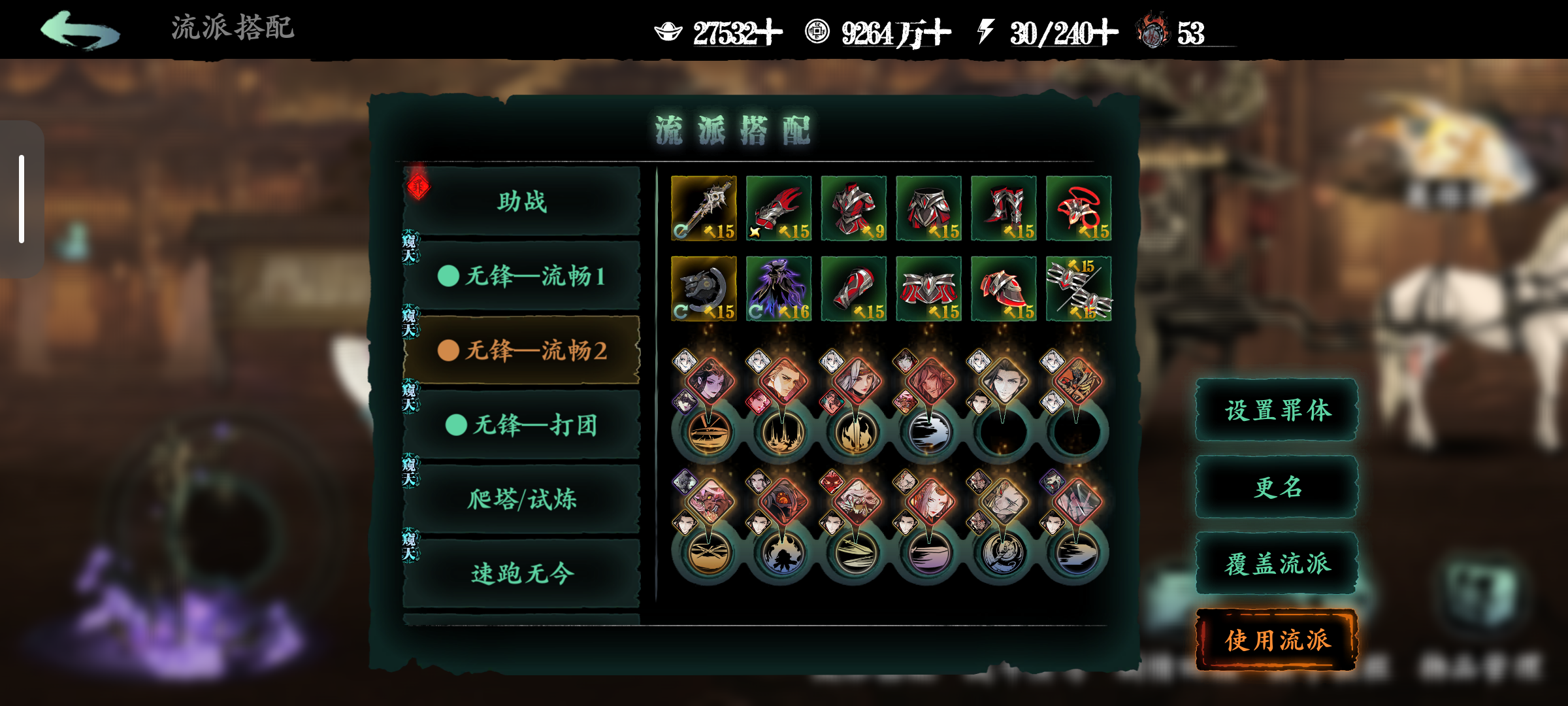View the level 9 chest armor slot
Screen dimensions: 1568x706
pos(854,208)
